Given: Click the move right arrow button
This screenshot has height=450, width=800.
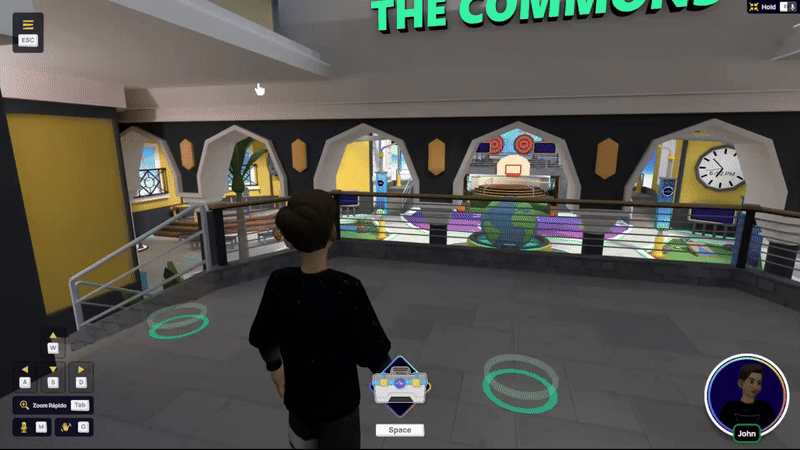Looking at the screenshot, I should tap(81, 370).
